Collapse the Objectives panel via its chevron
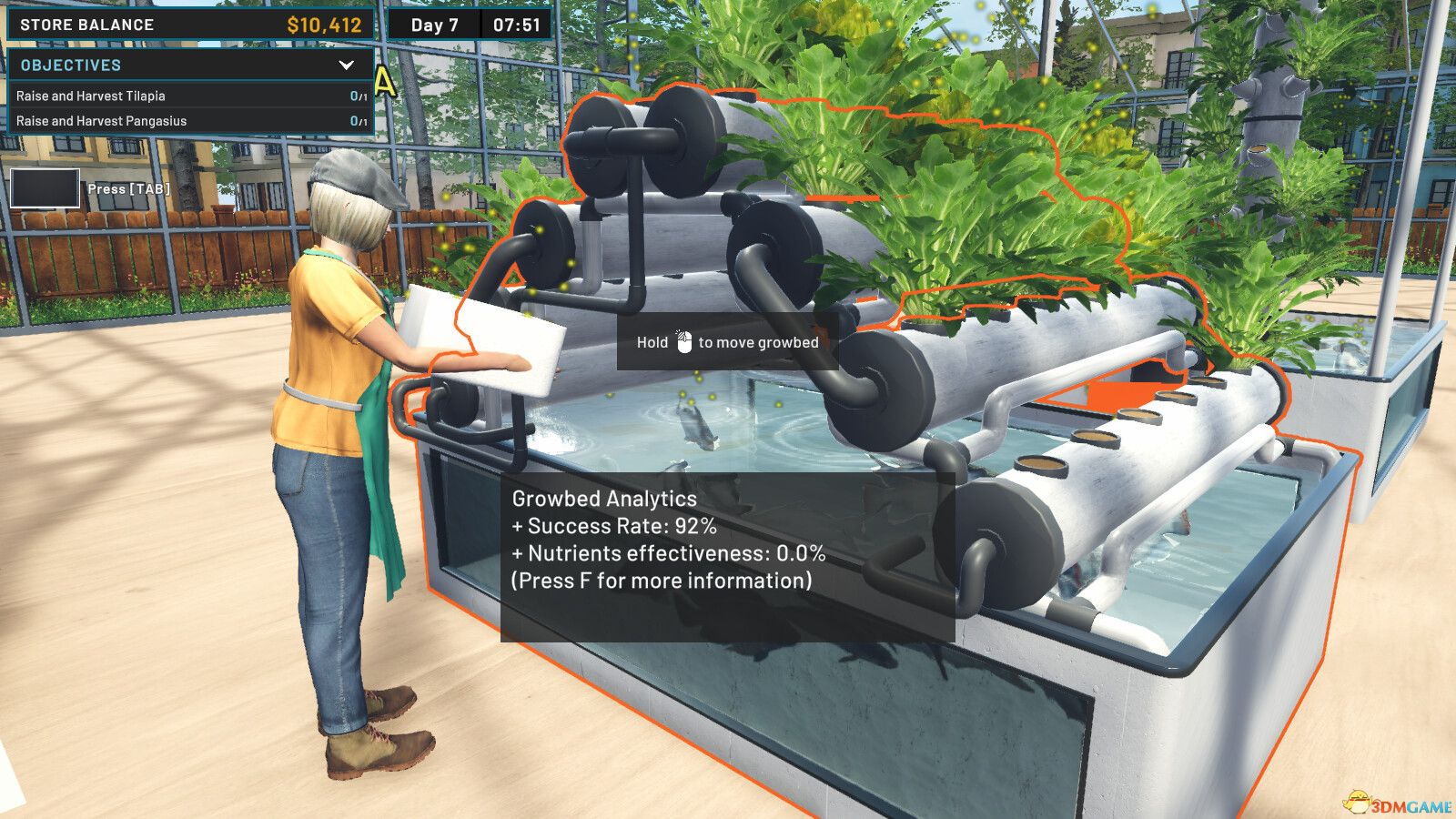This screenshot has height=819, width=1456. 344,65
